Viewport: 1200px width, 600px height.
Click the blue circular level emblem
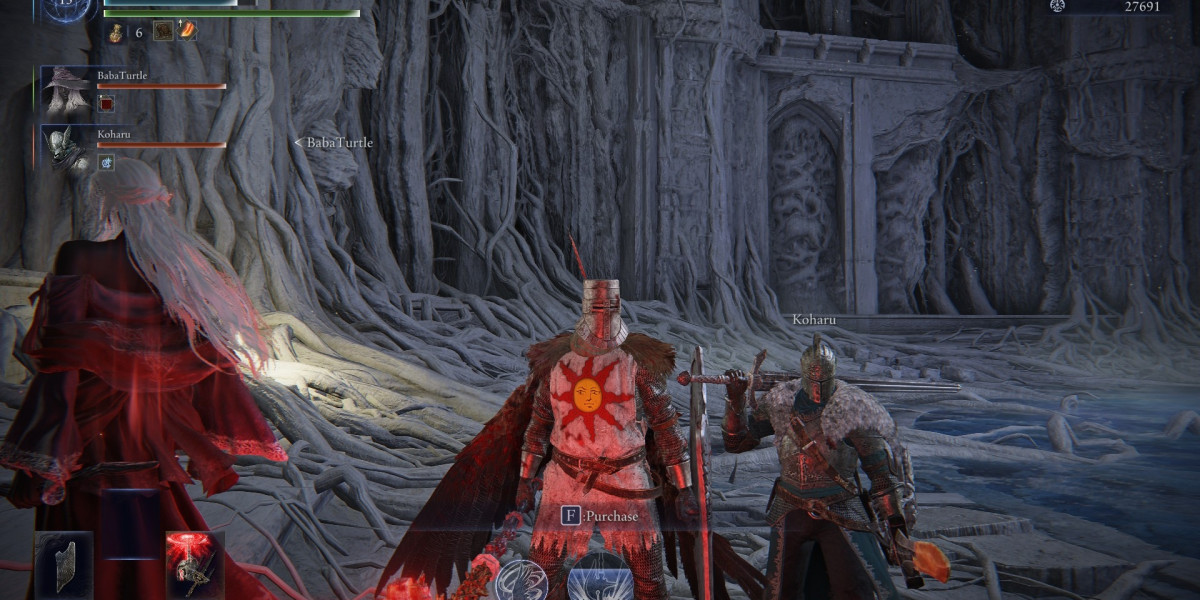67,8
